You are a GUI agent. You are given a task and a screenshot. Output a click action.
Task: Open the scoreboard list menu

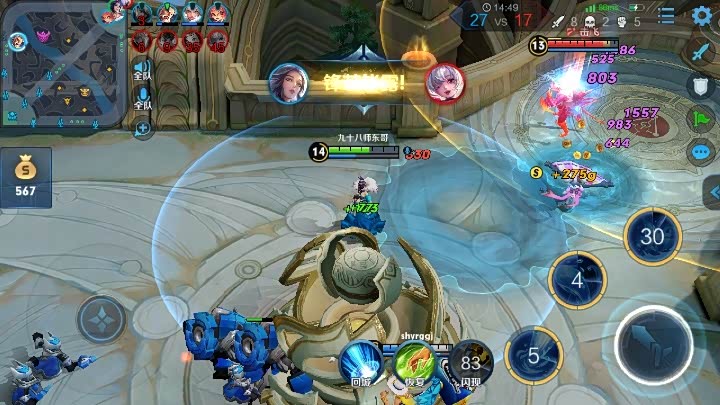coord(667,15)
